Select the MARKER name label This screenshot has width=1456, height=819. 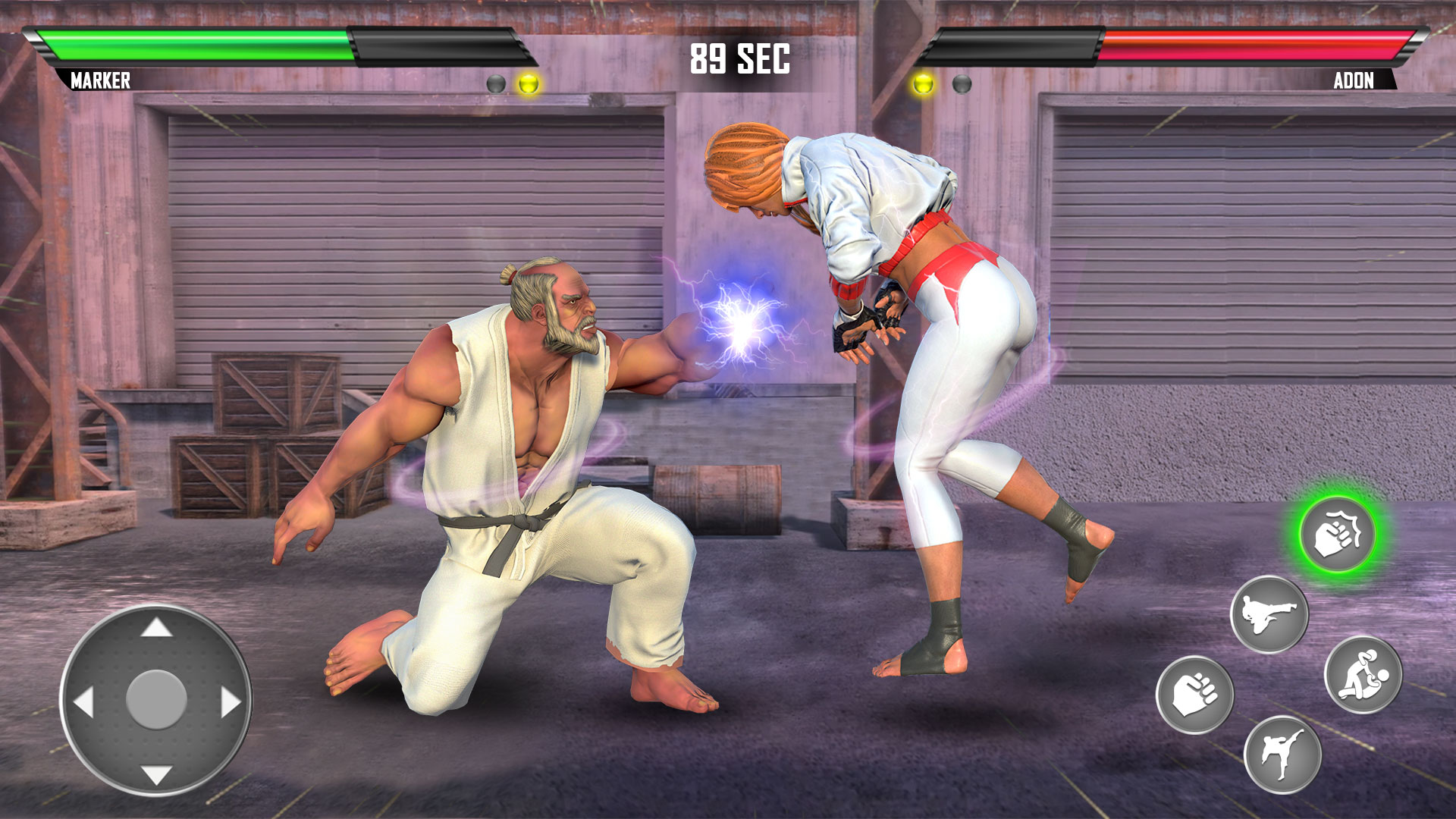click(x=101, y=80)
